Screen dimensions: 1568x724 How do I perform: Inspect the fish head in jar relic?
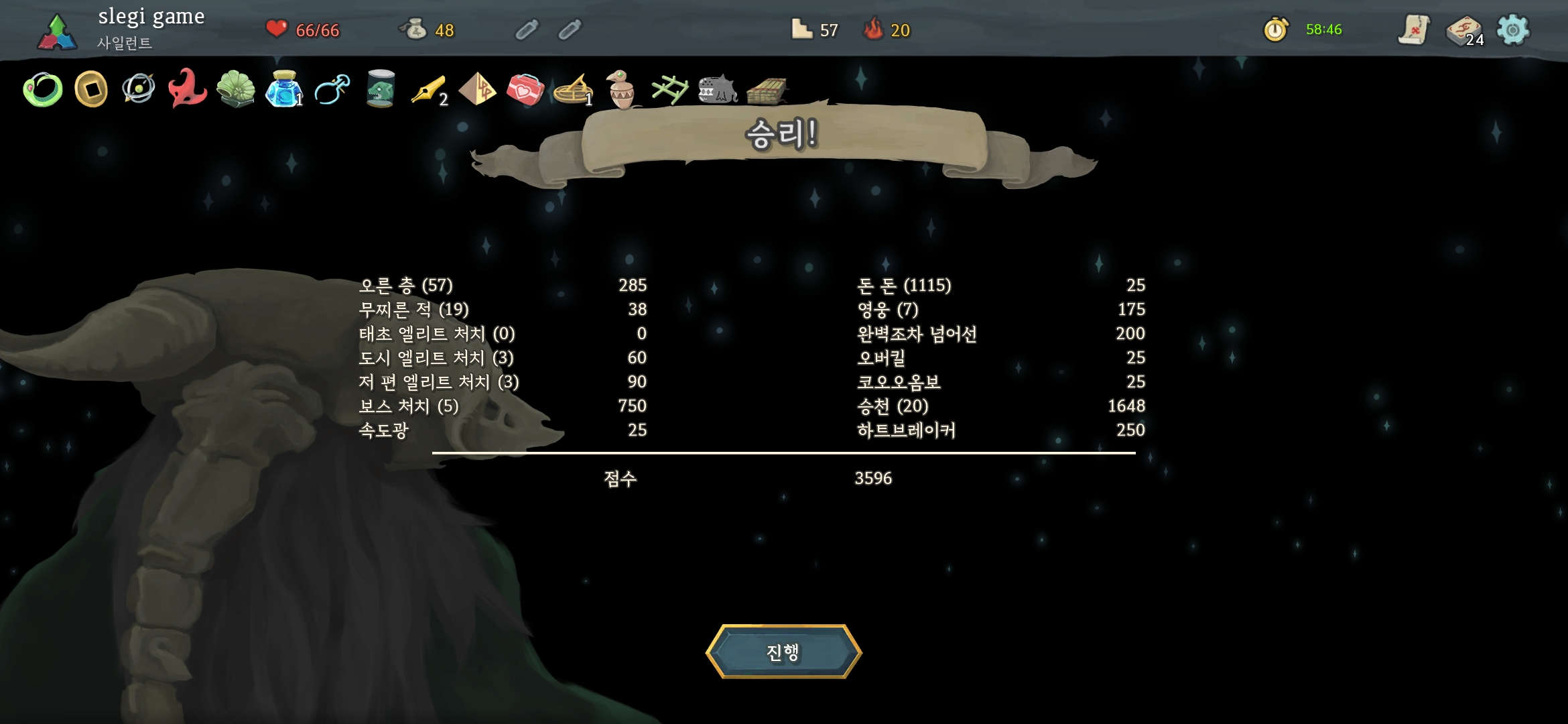coord(380,89)
